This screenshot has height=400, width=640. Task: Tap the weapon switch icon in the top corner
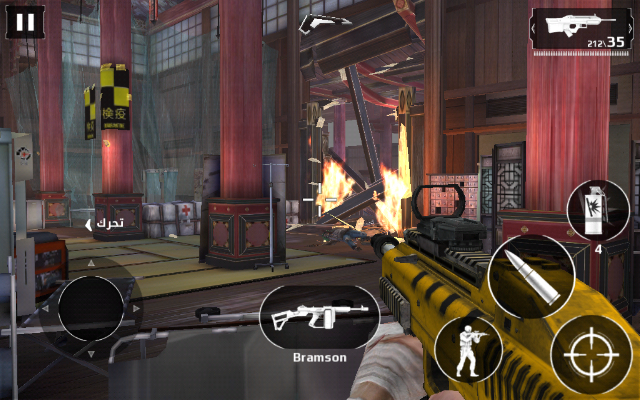(582, 28)
